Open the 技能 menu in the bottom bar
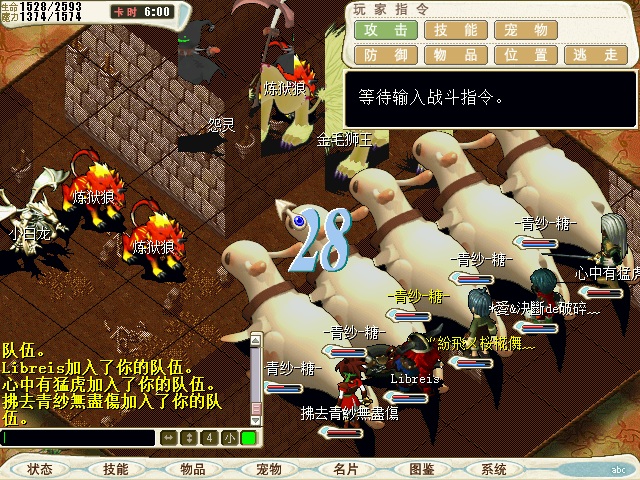 point(116,468)
